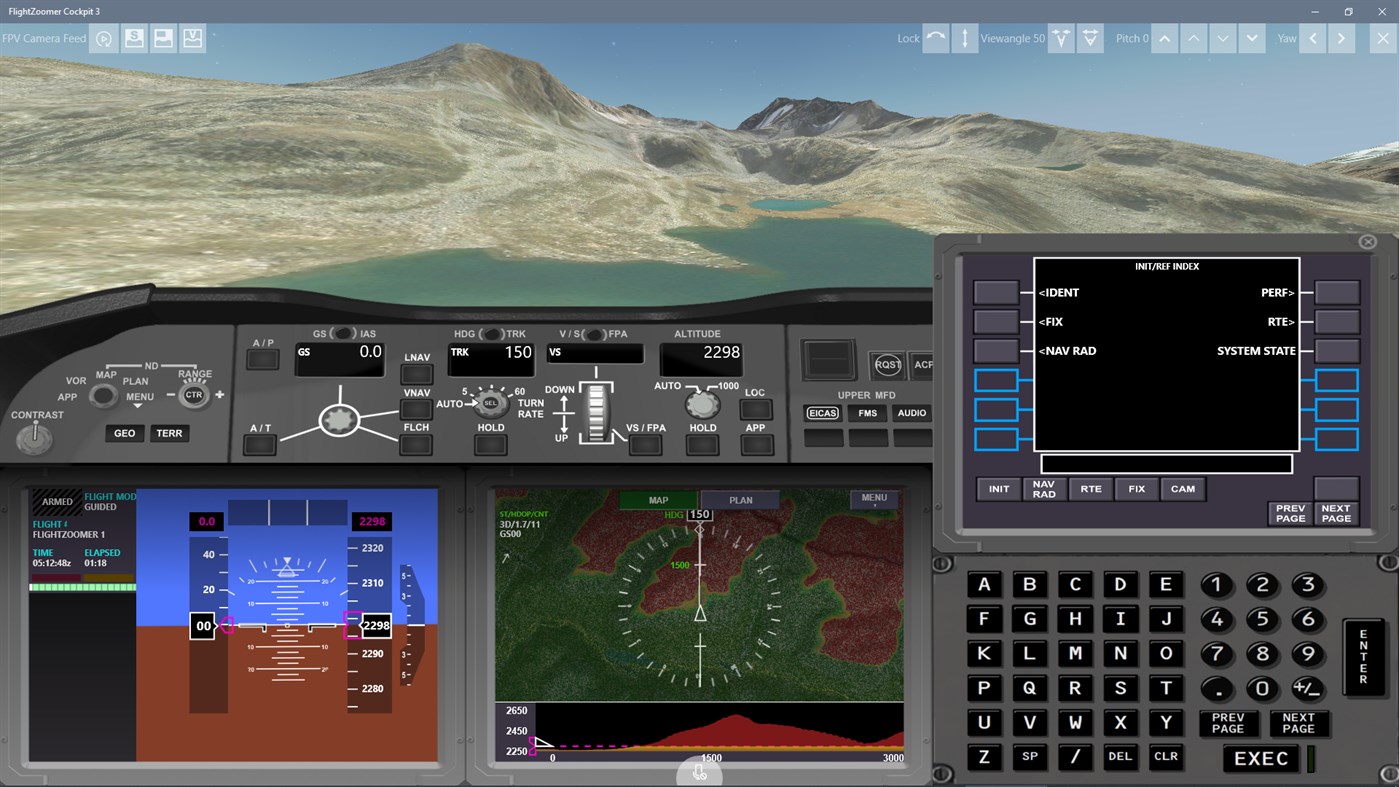
Task: Click the circular replay icon near FPV Camera Feed
Action: 104,38
